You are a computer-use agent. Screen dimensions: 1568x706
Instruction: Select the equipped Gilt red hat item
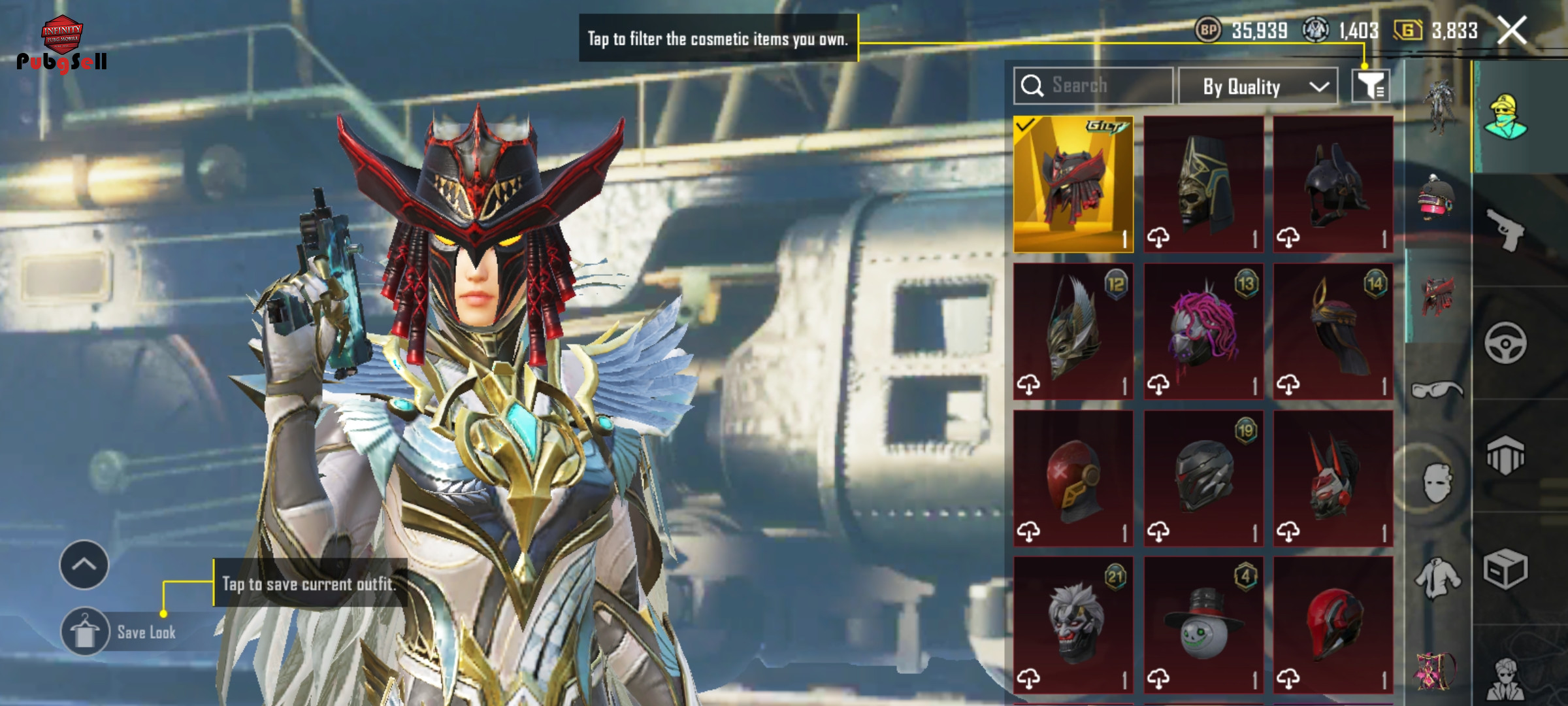click(1073, 184)
